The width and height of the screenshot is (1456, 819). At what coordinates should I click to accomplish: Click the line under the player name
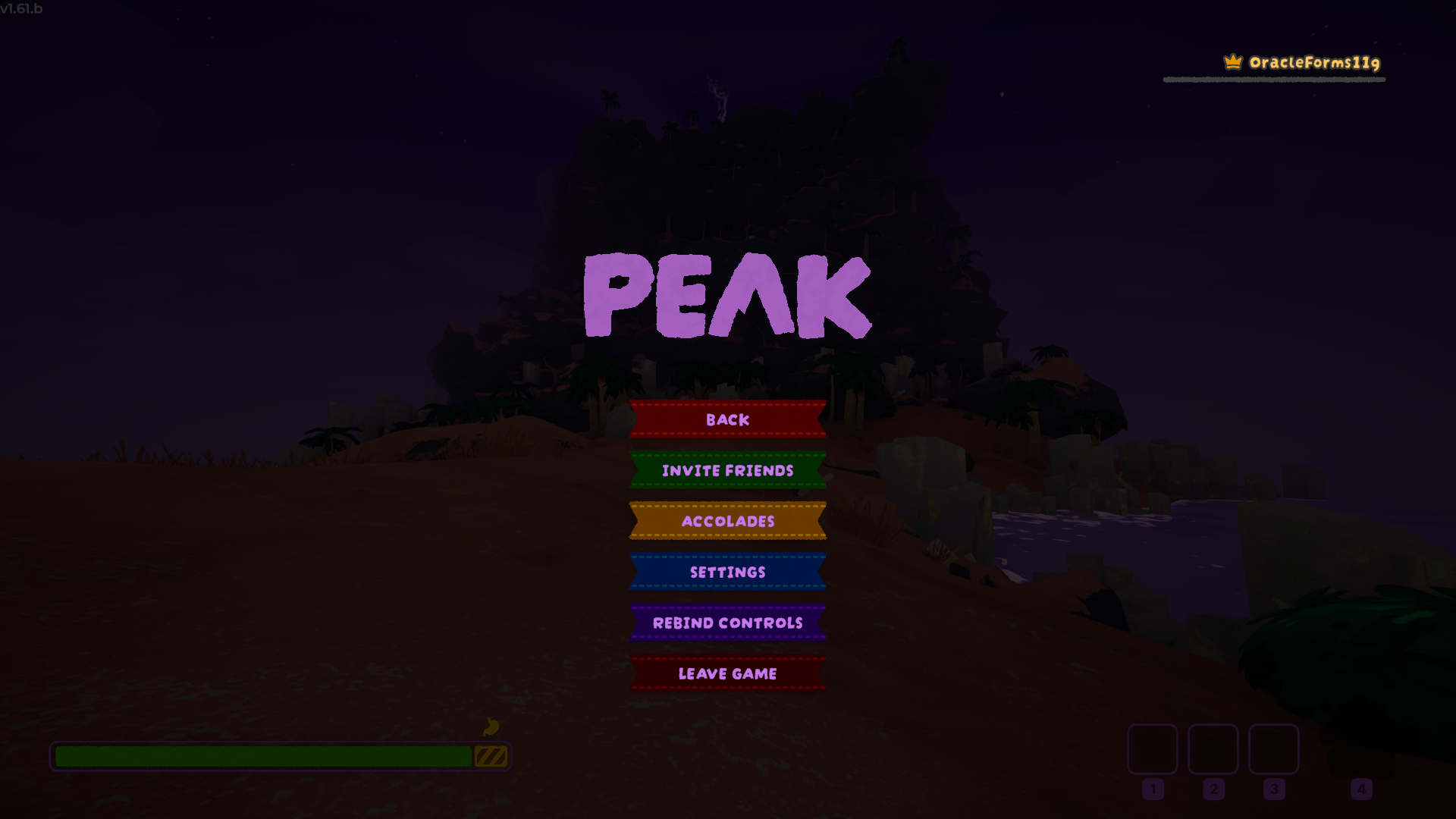(x=1273, y=78)
